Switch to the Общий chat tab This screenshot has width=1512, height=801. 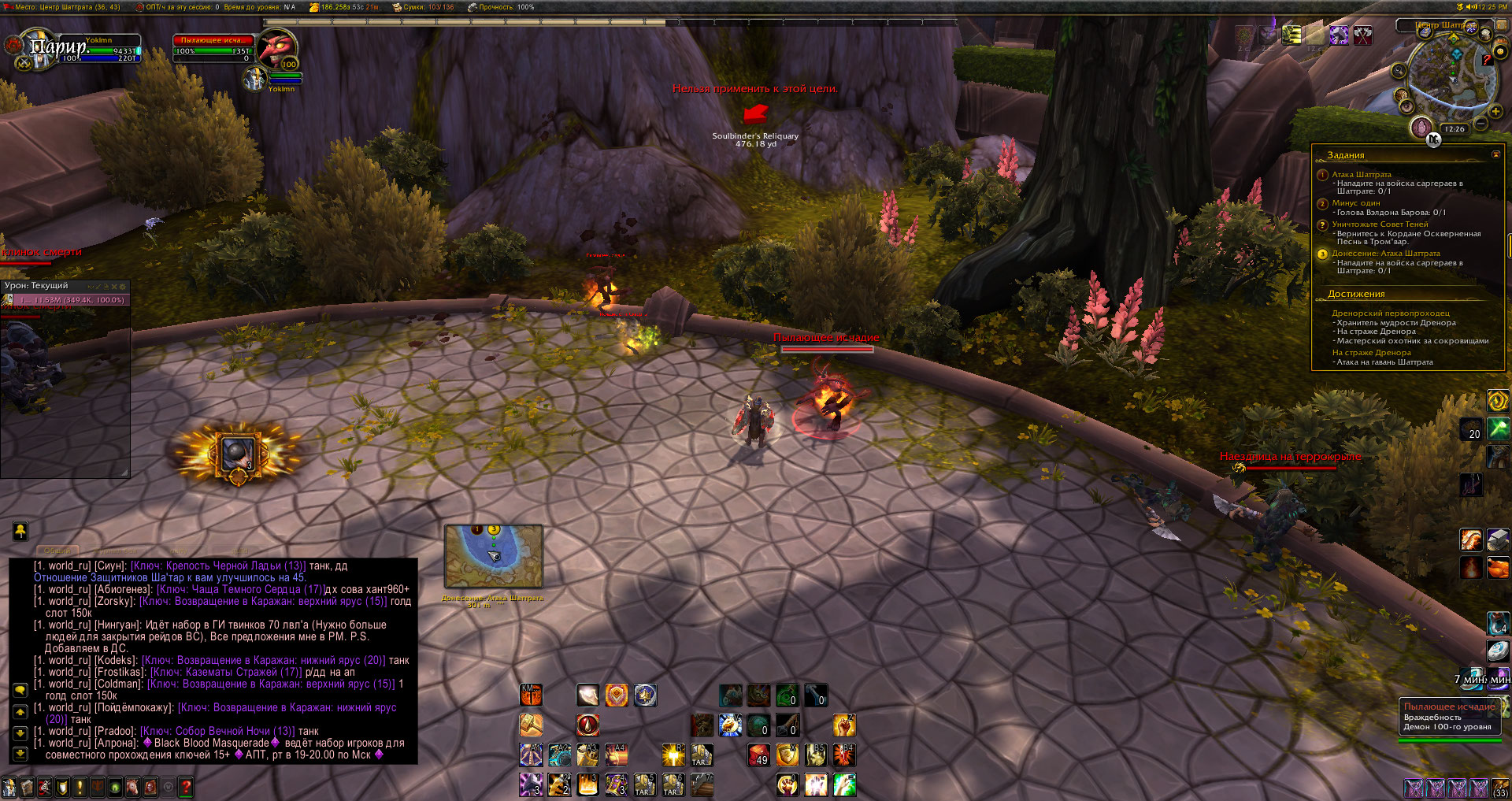(57, 551)
